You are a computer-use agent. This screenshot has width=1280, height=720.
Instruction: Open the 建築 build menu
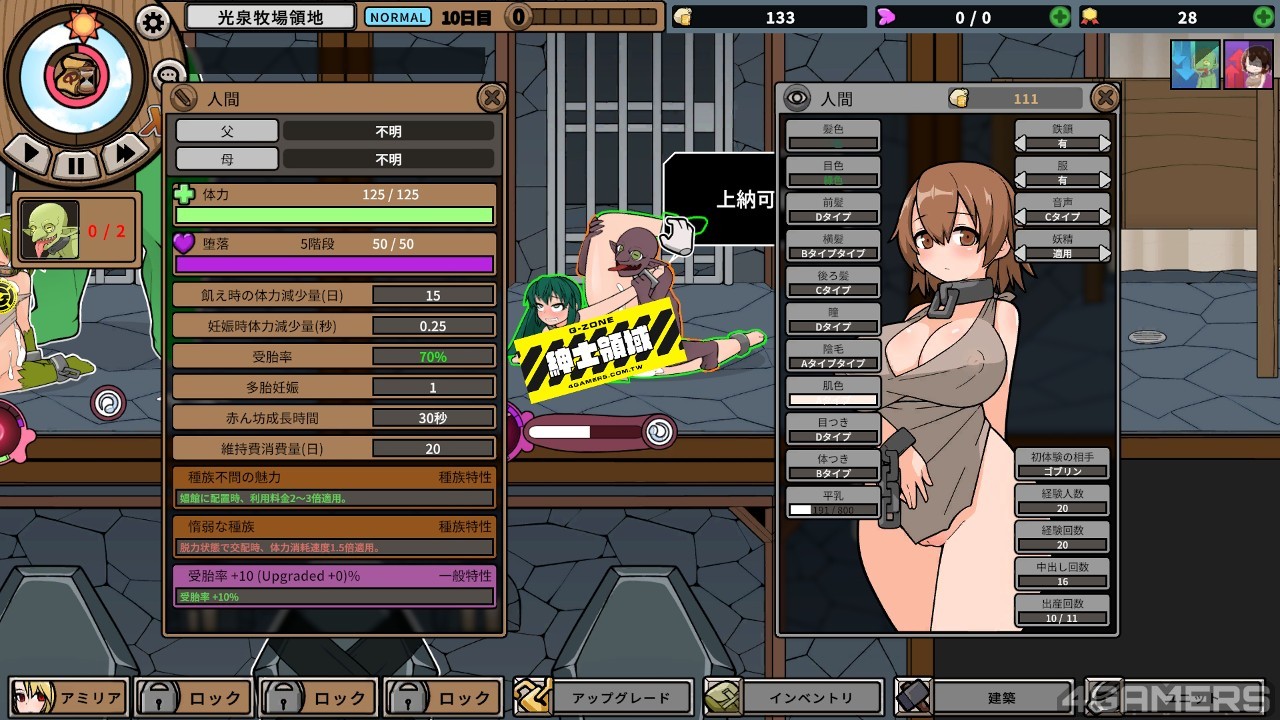[x=984, y=697]
